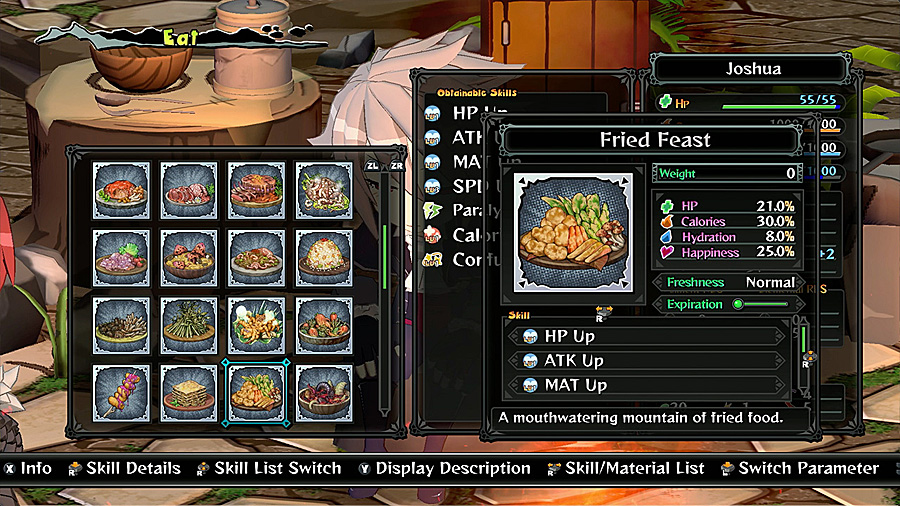Viewport: 900px width, 506px height.
Task: Select the layered lasagna-style dish
Action: click(x=189, y=393)
